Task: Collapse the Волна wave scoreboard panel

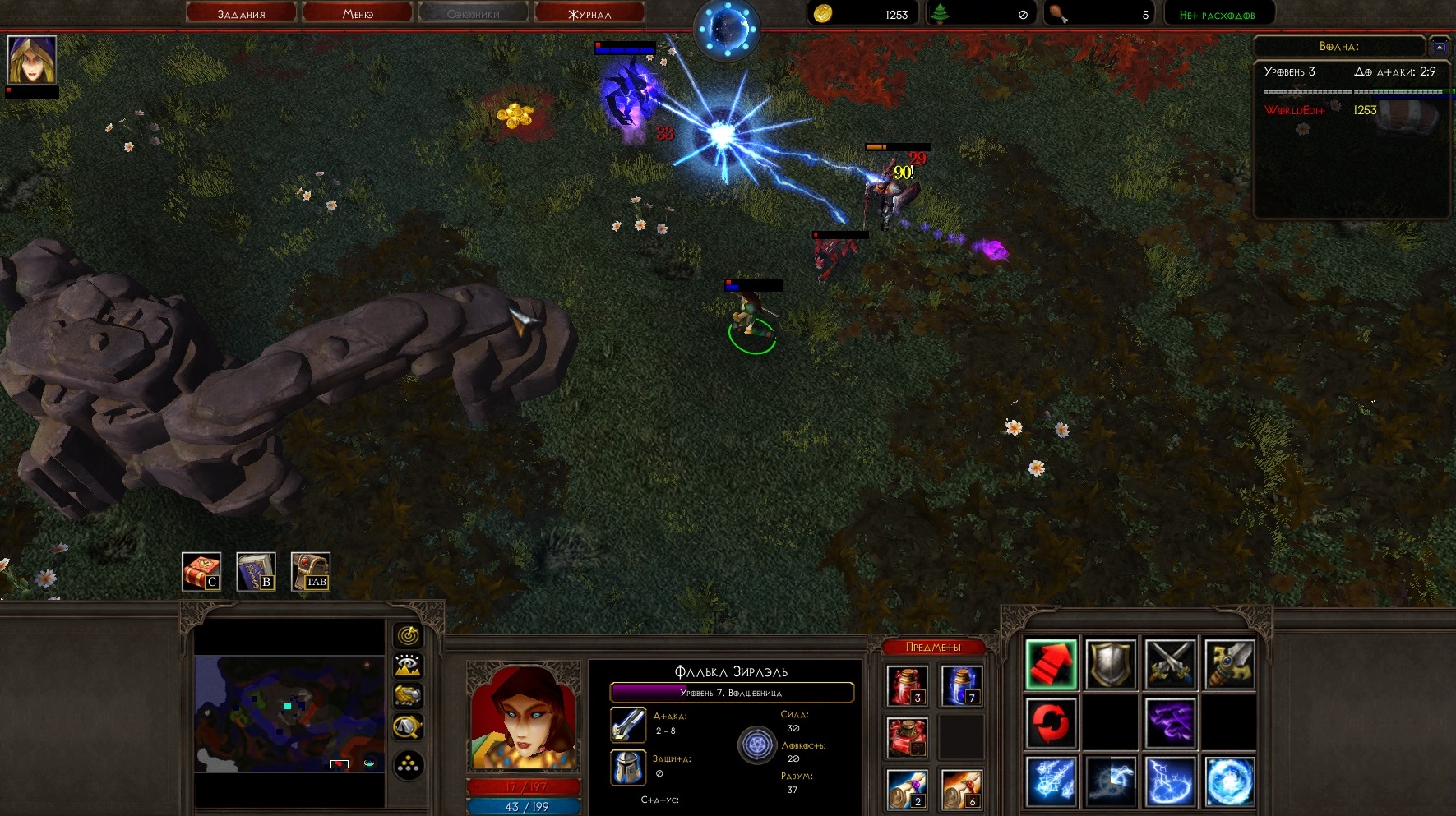Action: [x=1439, y=47]
